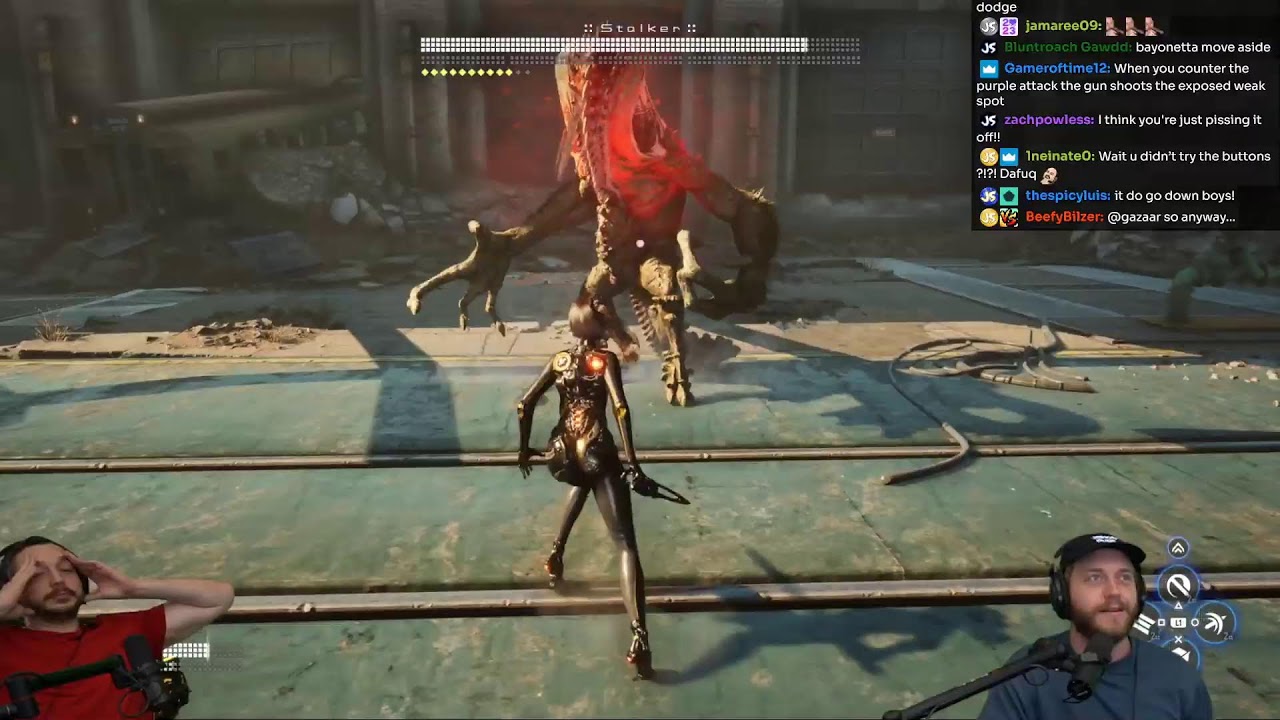The width and height of the screenshot is (1280, 720).
Task: Use the right-side arc slash skill
Action: point(1214,623)
